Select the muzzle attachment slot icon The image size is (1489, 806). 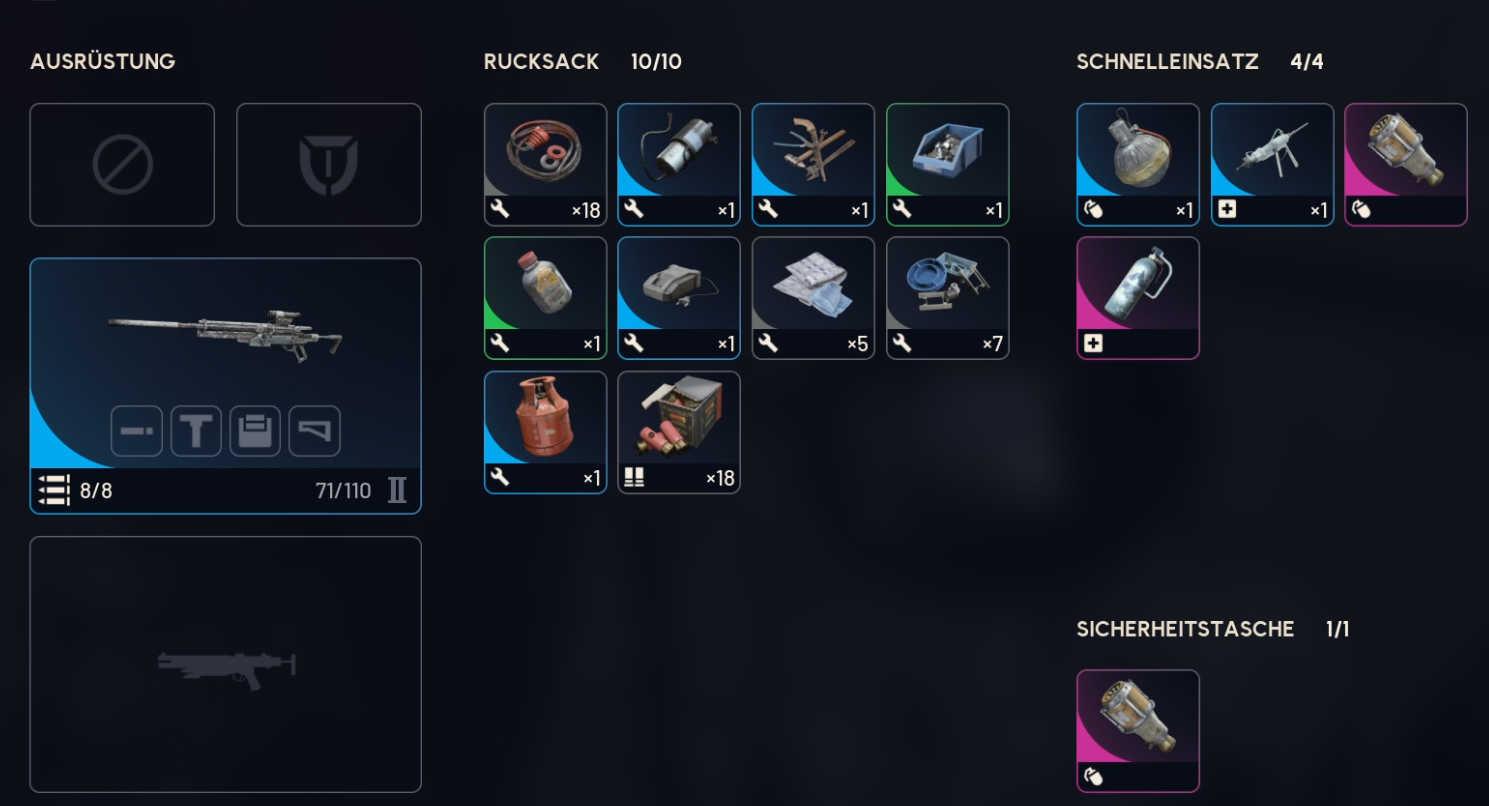pyautogui.click(x=137, y=430)
